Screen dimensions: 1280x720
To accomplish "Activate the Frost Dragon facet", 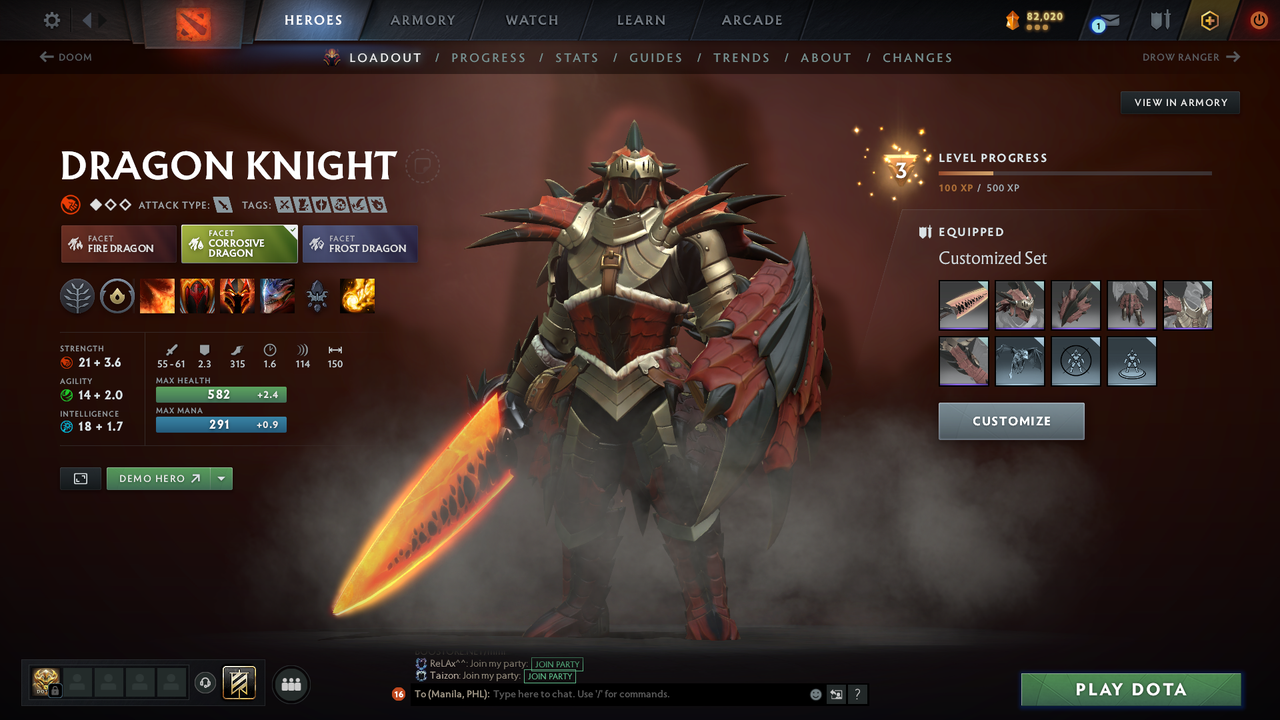I will pos(360,243).
